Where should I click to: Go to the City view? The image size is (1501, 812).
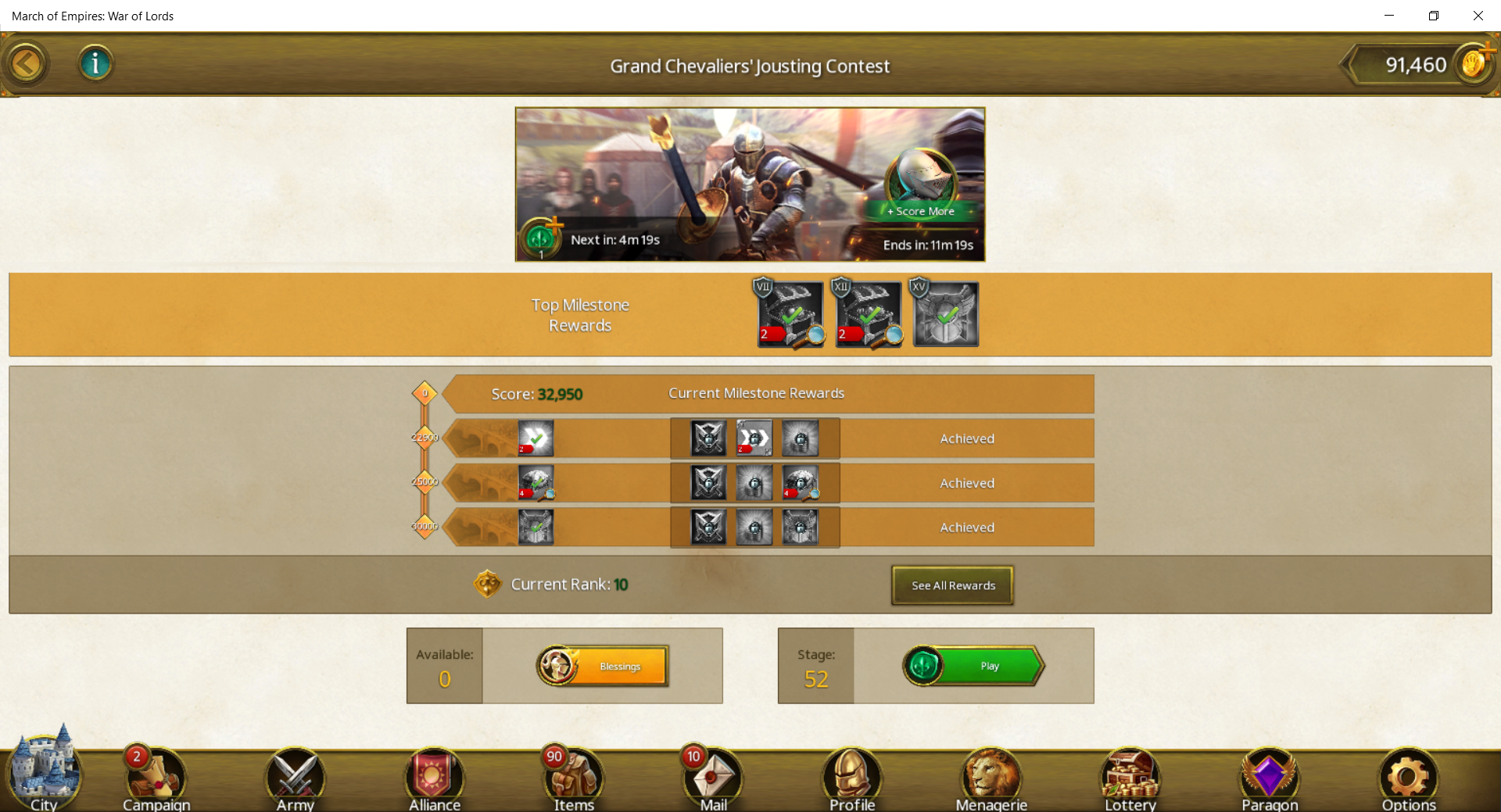point(44,775)
